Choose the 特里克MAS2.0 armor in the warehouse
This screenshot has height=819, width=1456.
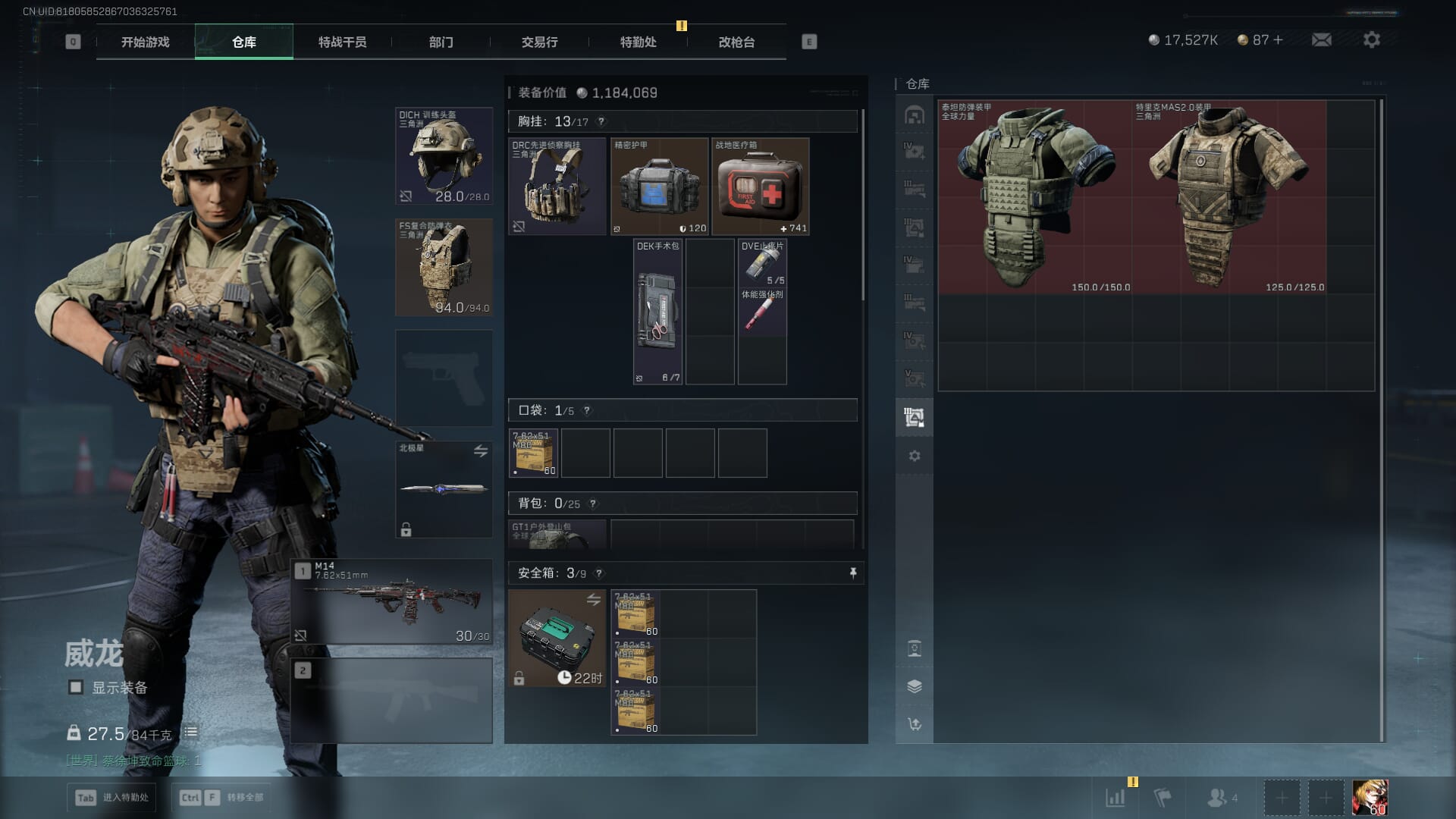point(1228,197)
